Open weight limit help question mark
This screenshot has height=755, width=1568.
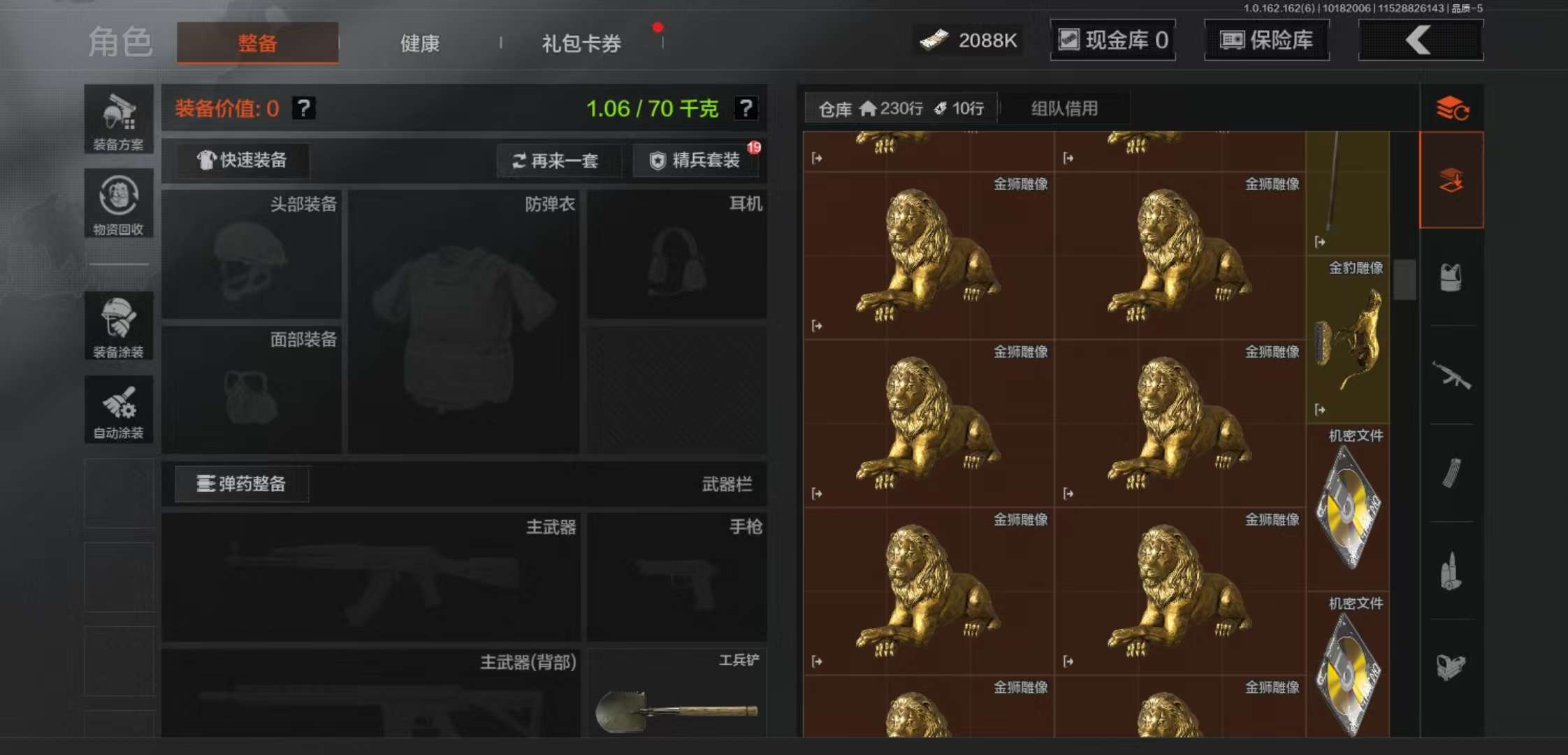point(747,108)
